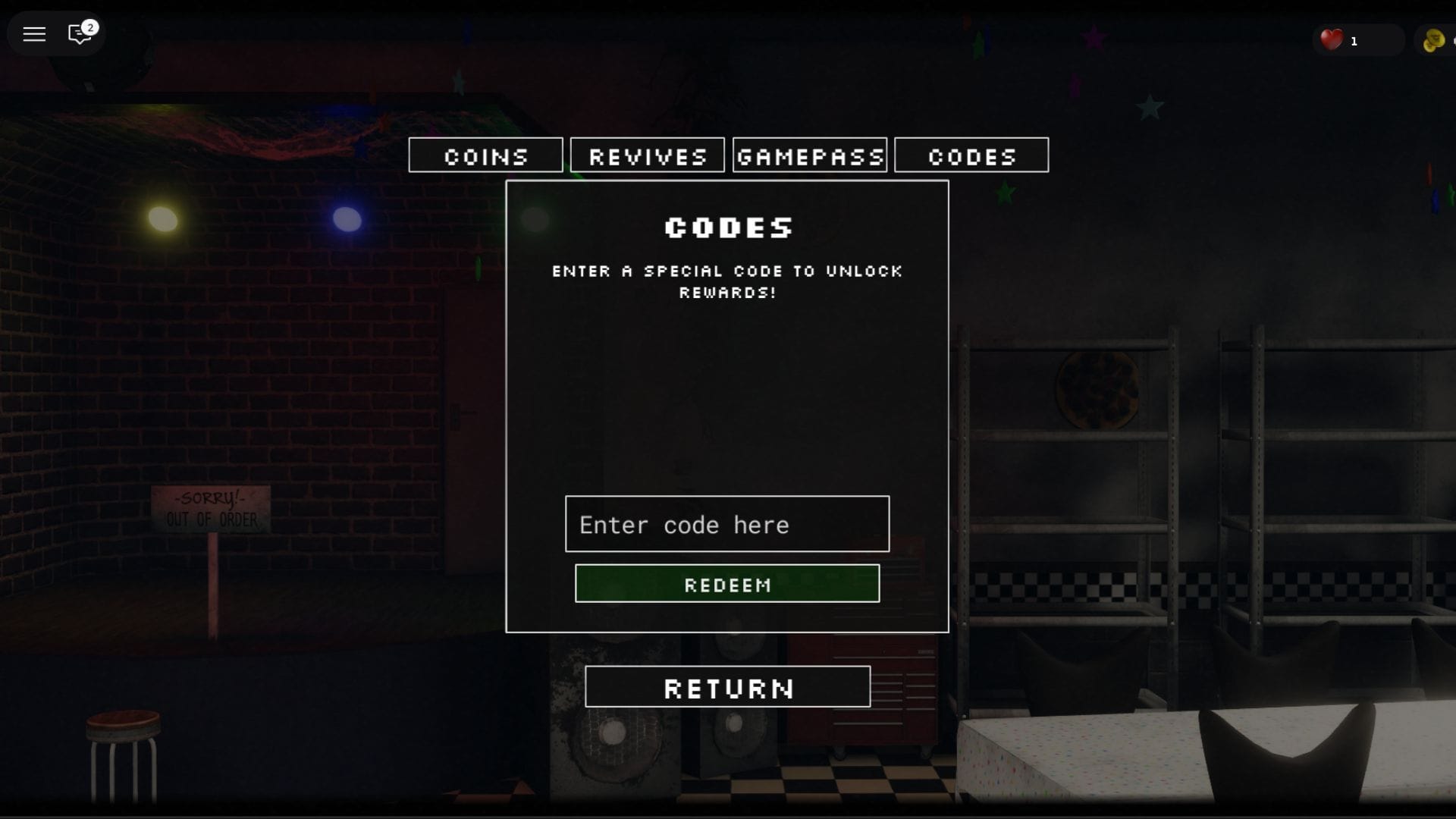
Task: Click the heart counter pill showing 1
Action: pyautogui.click(x=1357, y=40)
